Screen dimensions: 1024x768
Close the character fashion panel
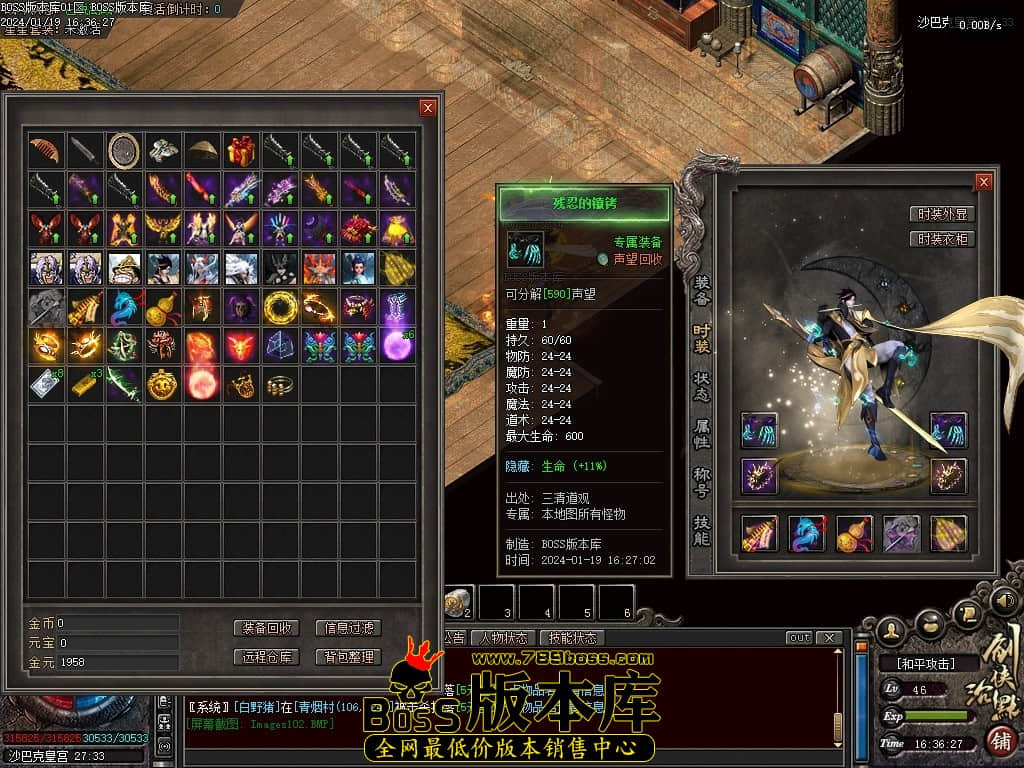click(x=984, y=181)
